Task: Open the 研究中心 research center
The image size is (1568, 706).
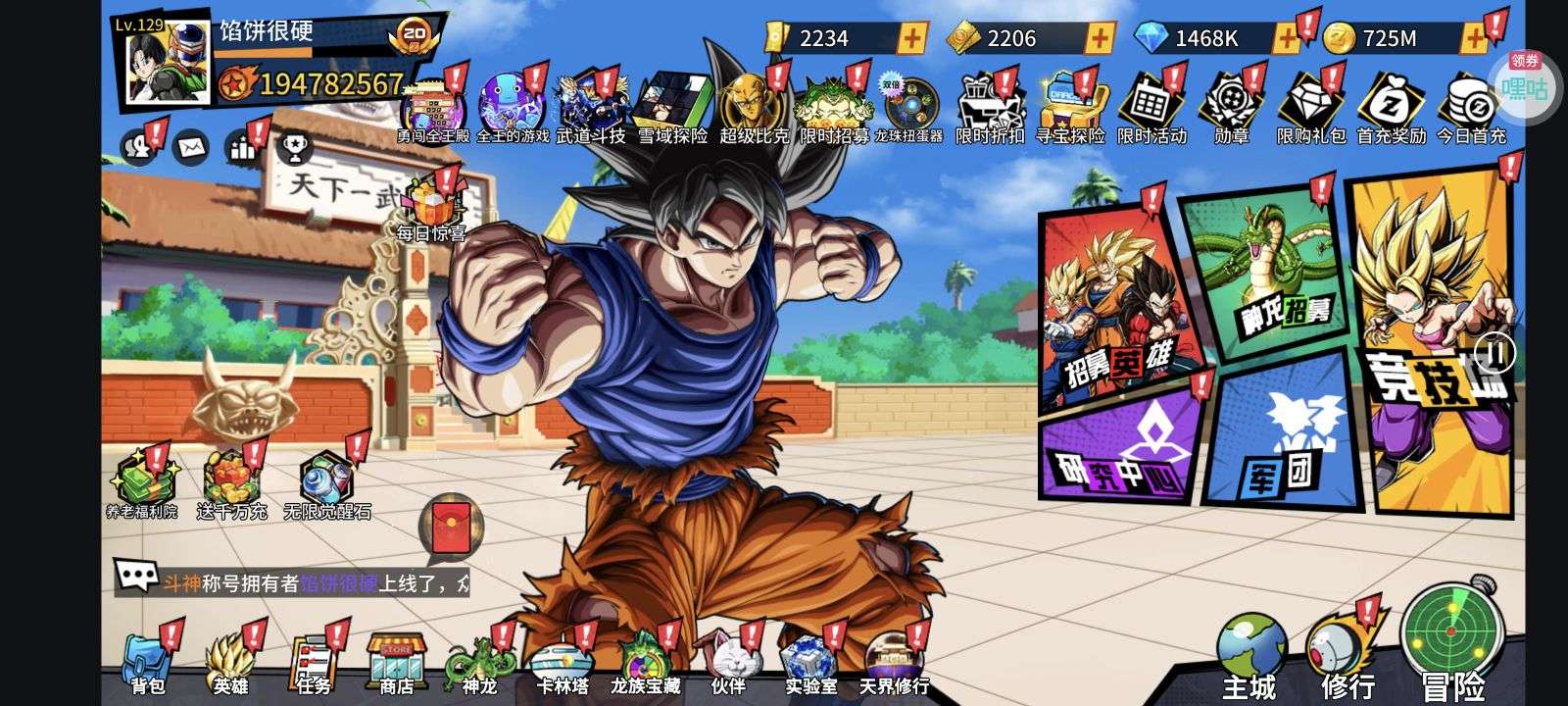Action: coord(1119,451)
